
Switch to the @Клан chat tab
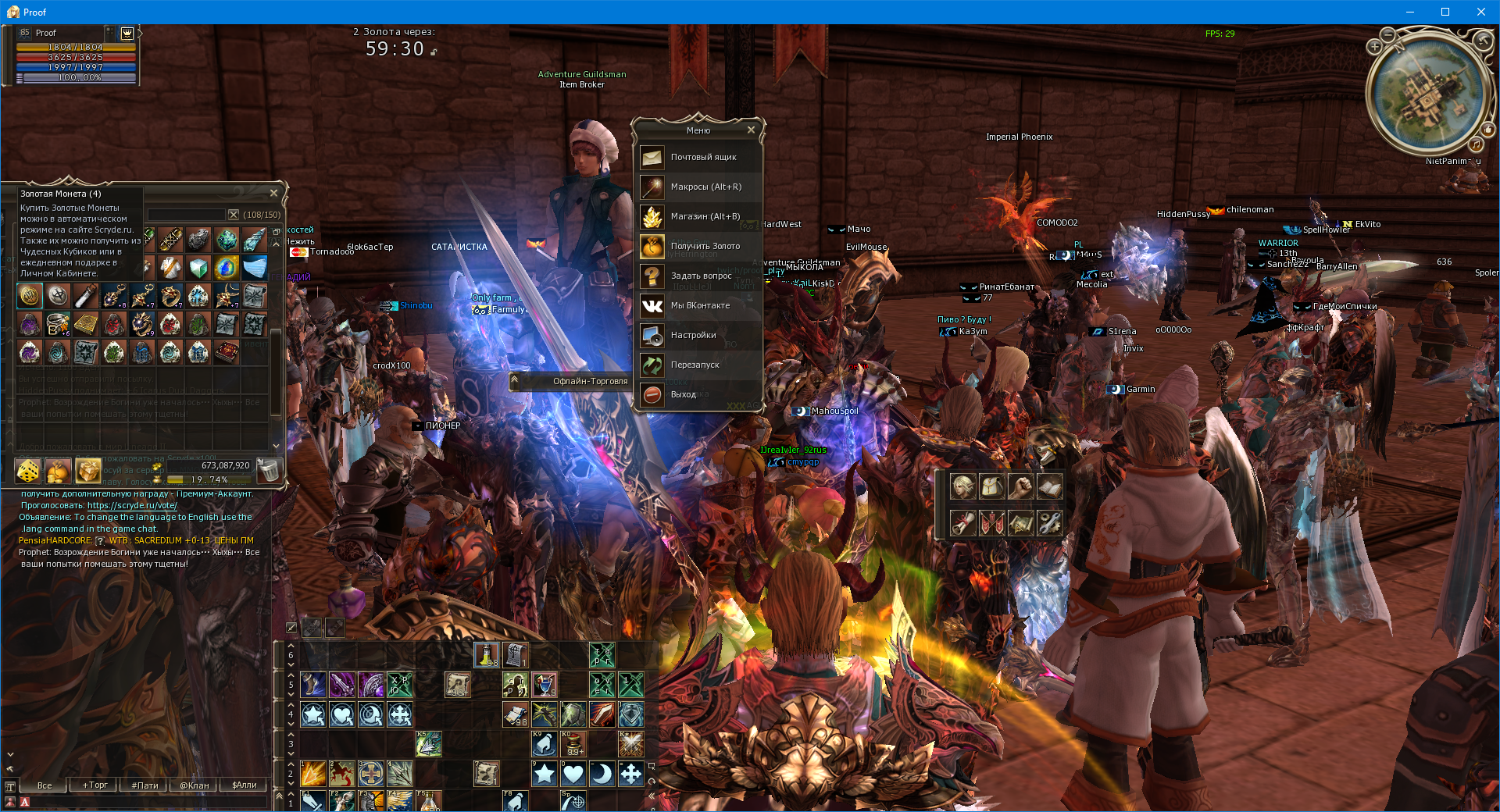[x=195, y=785]
